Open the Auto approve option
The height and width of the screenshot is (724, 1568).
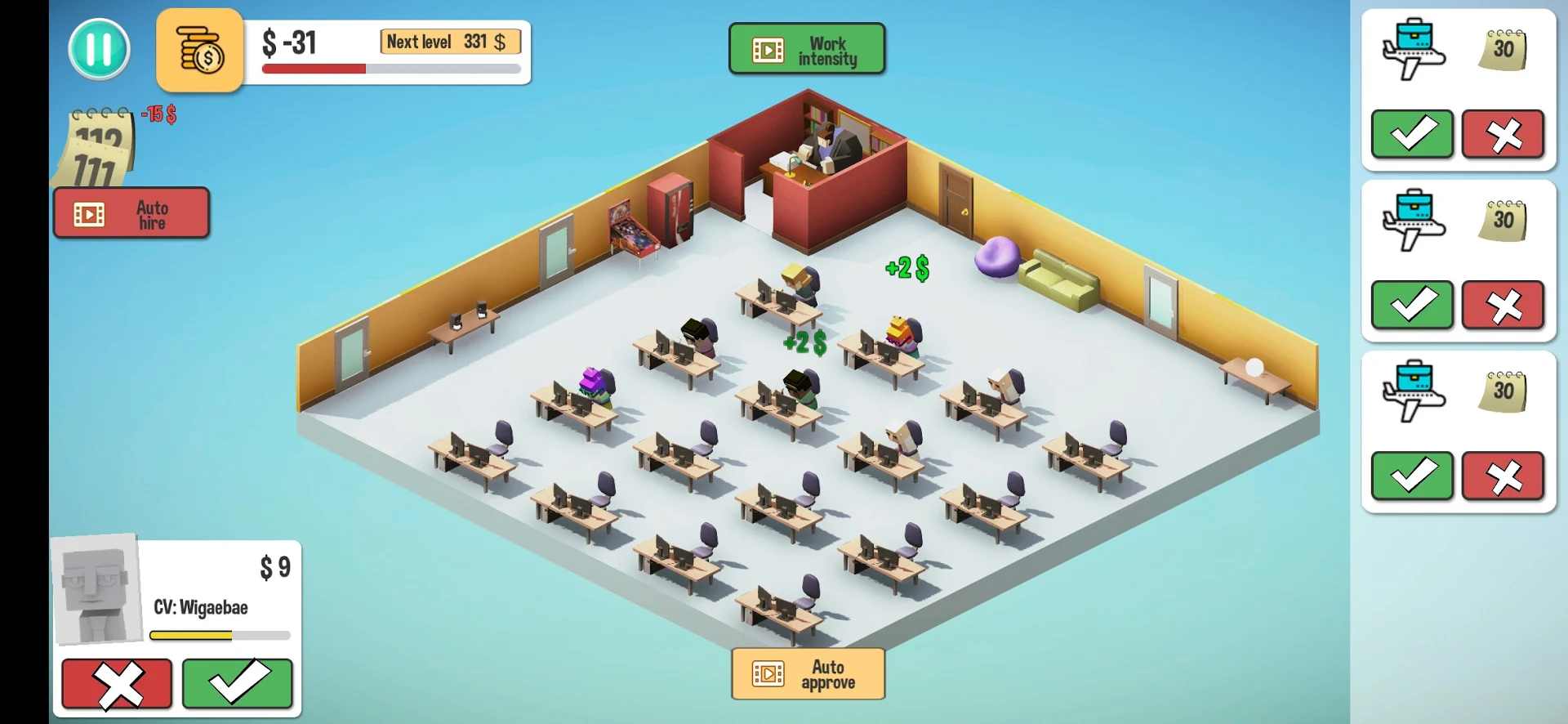click(808, 673)
